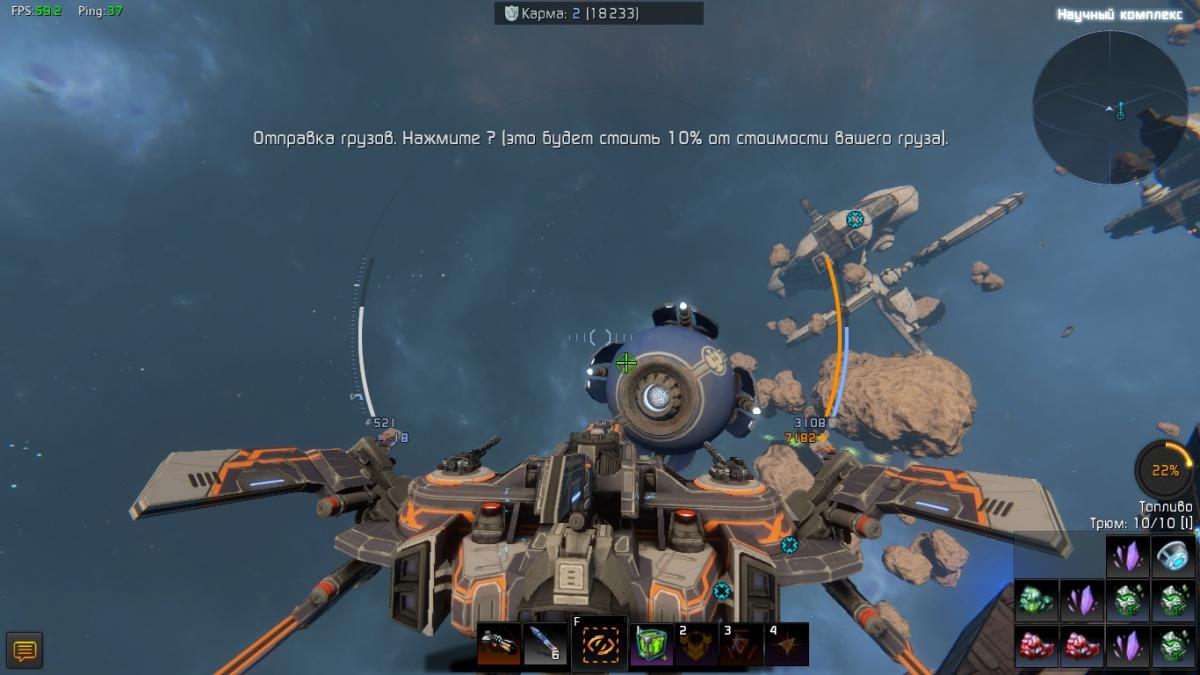Select the main gun weapon slot
The width and height of the screenshot is (1200, 675).
(x=497, y=646)
